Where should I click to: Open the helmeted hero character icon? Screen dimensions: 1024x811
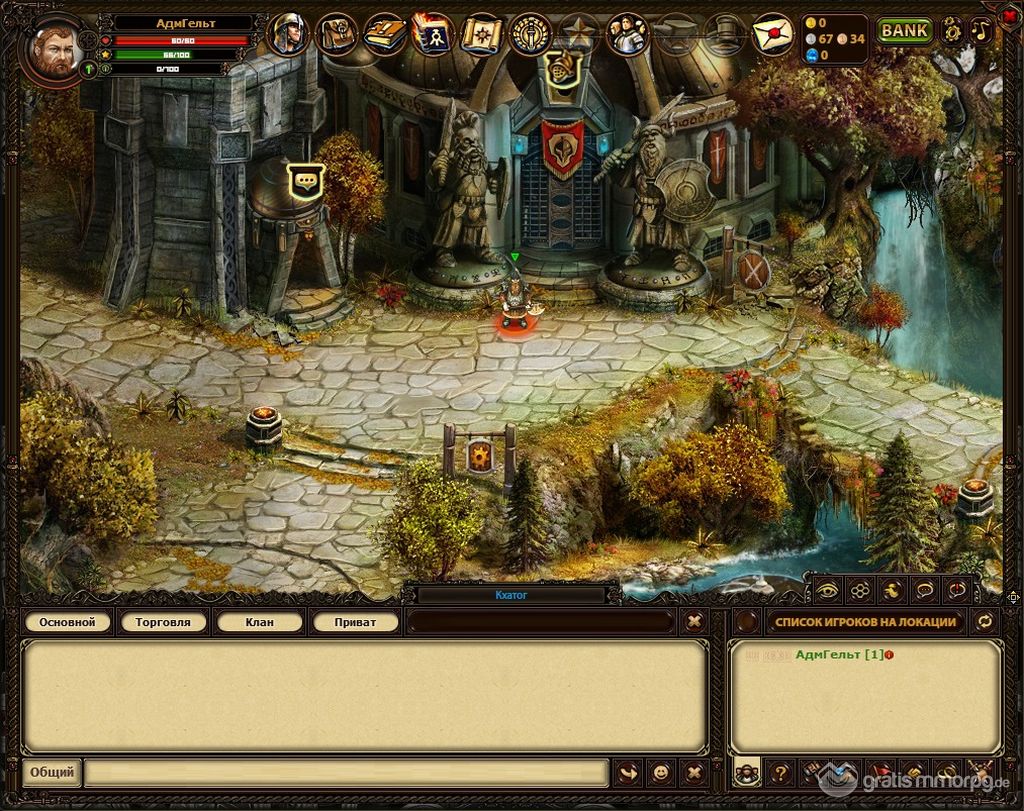[289, 35]
